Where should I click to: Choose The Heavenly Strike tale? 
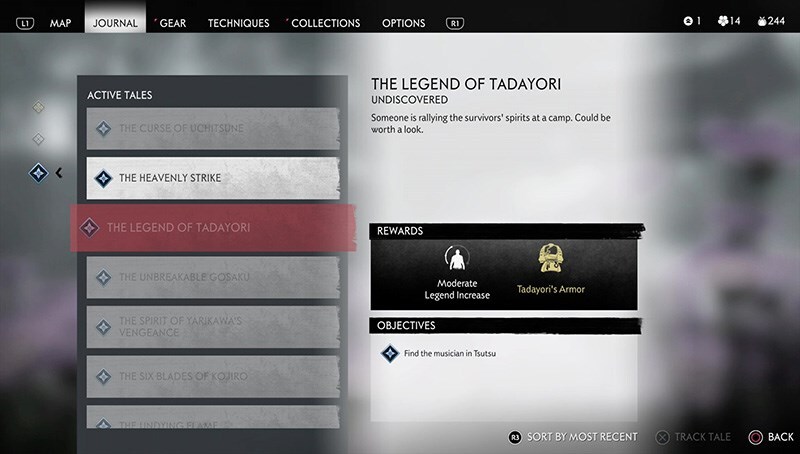213,178
